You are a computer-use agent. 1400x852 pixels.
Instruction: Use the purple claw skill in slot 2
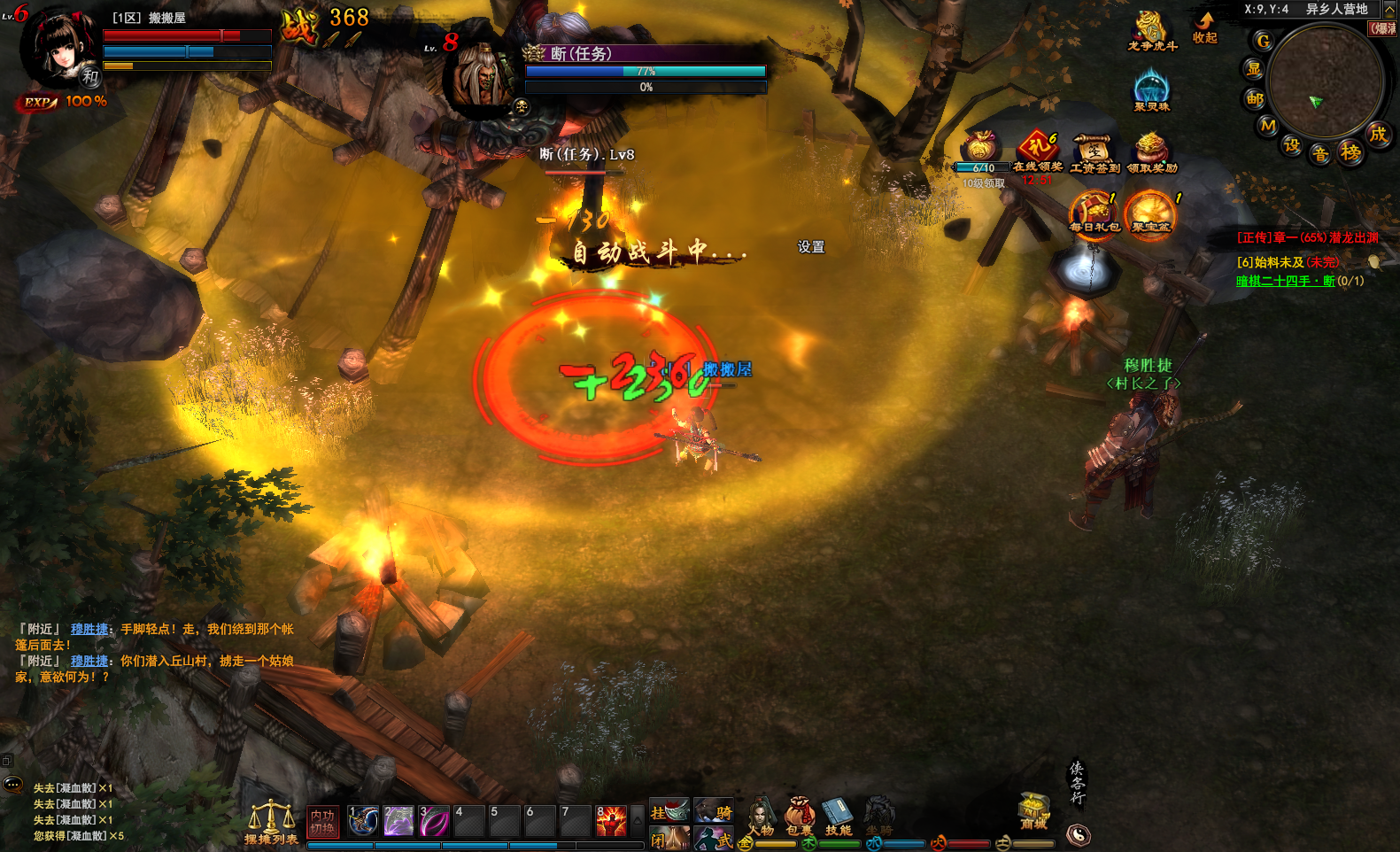[398, 821]
